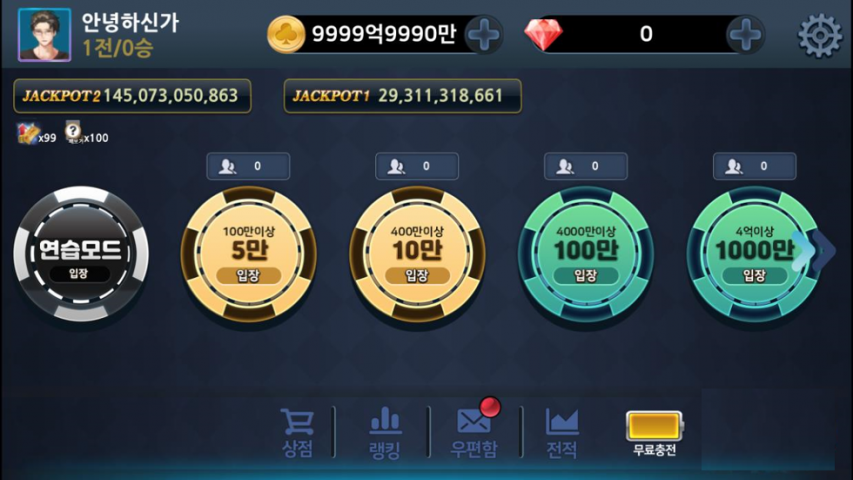Select the x100 mystery card item icon
The height and width of the screenshot is (480, 853).
74,132
